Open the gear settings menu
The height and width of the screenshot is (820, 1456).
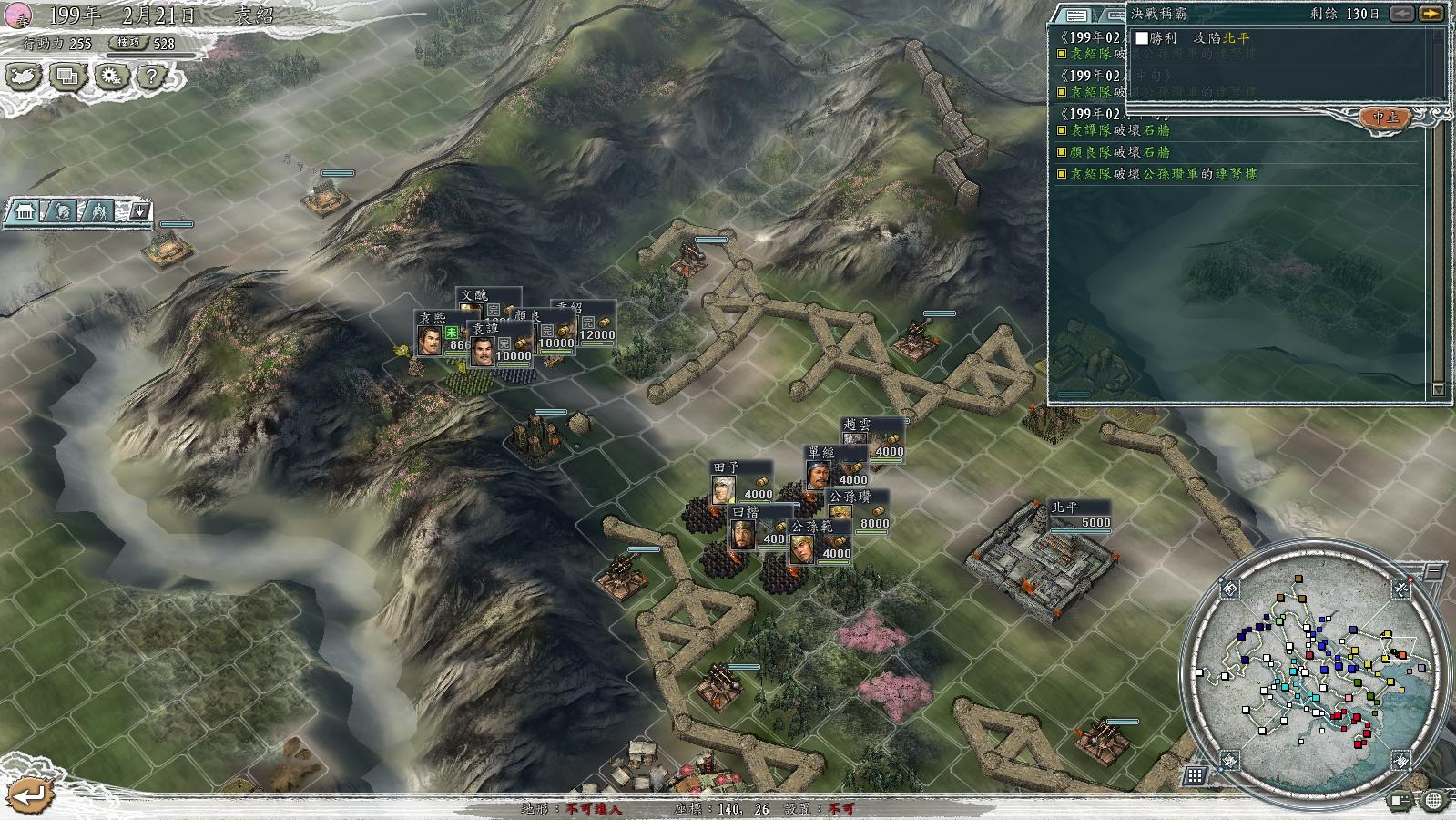coord(110,76)
